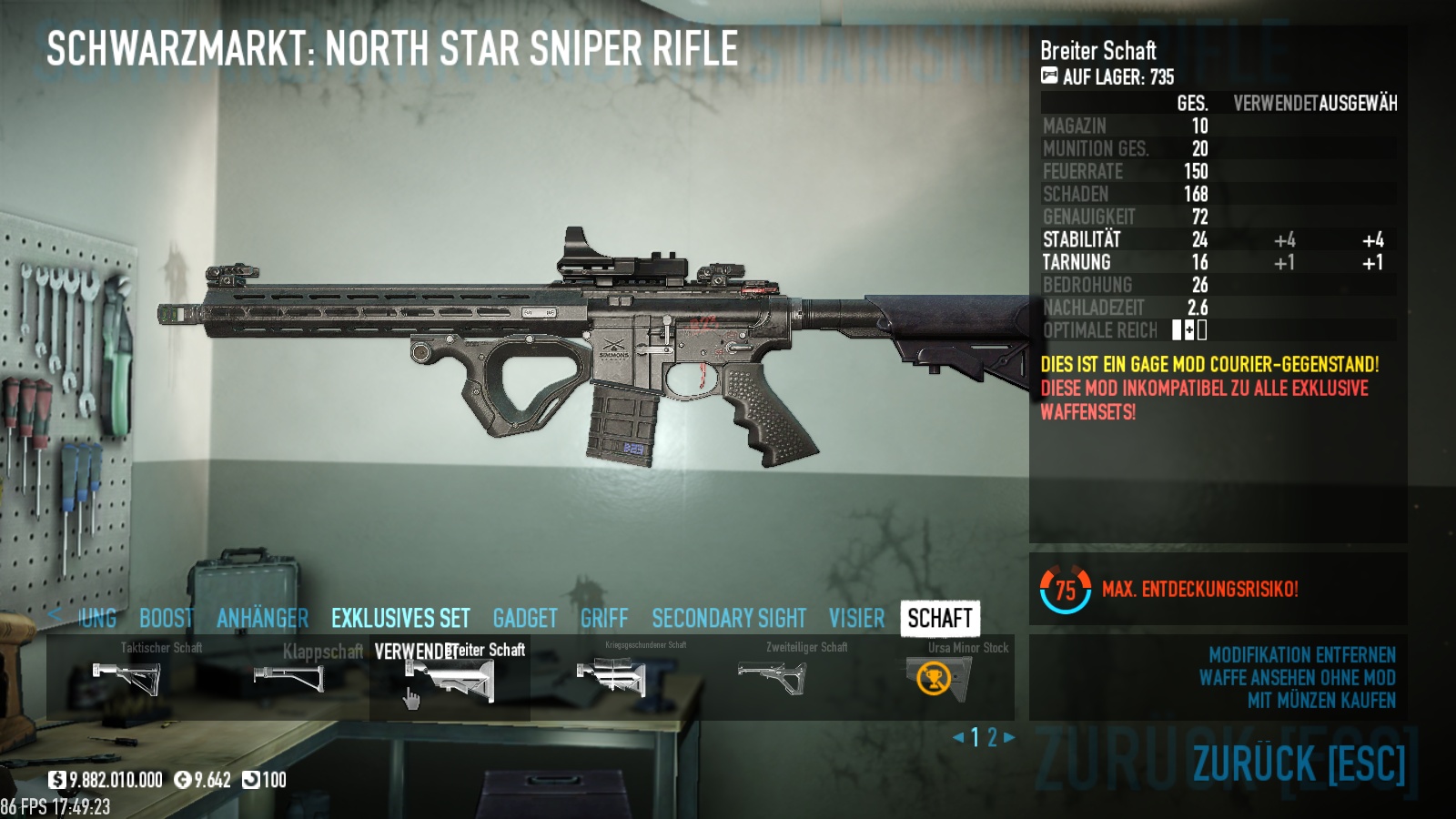Open the Griff mod category
This screenshot has height=819, width=1456.
604,619
